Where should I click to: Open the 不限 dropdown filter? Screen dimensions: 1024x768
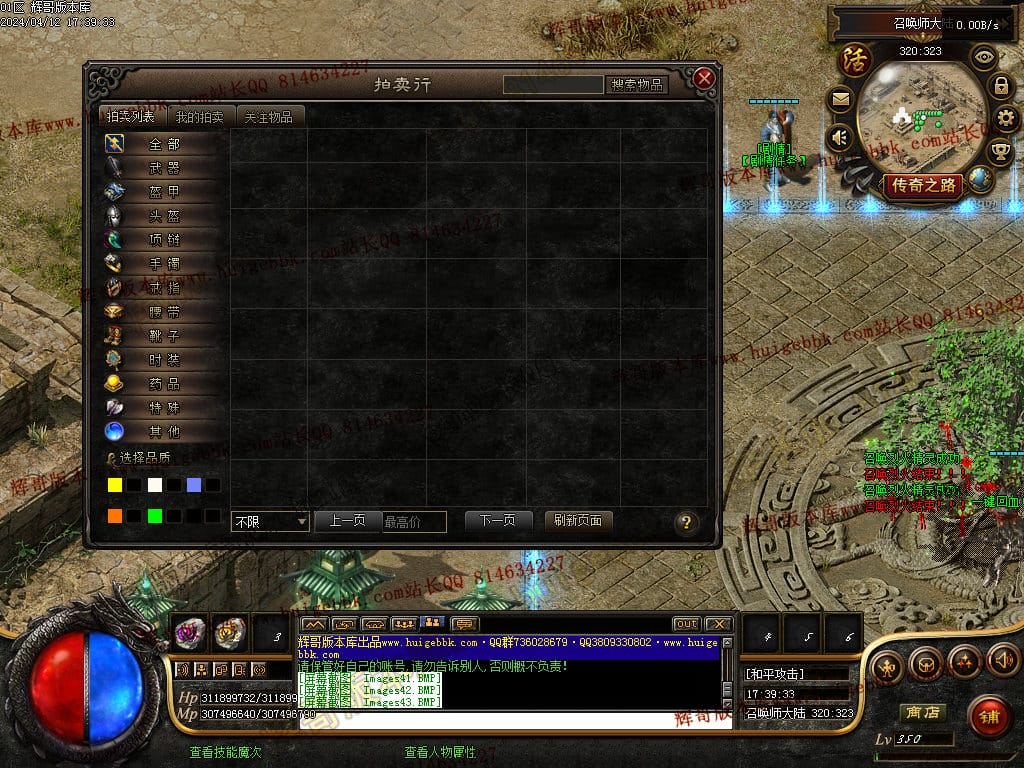(x=271, y=522)
